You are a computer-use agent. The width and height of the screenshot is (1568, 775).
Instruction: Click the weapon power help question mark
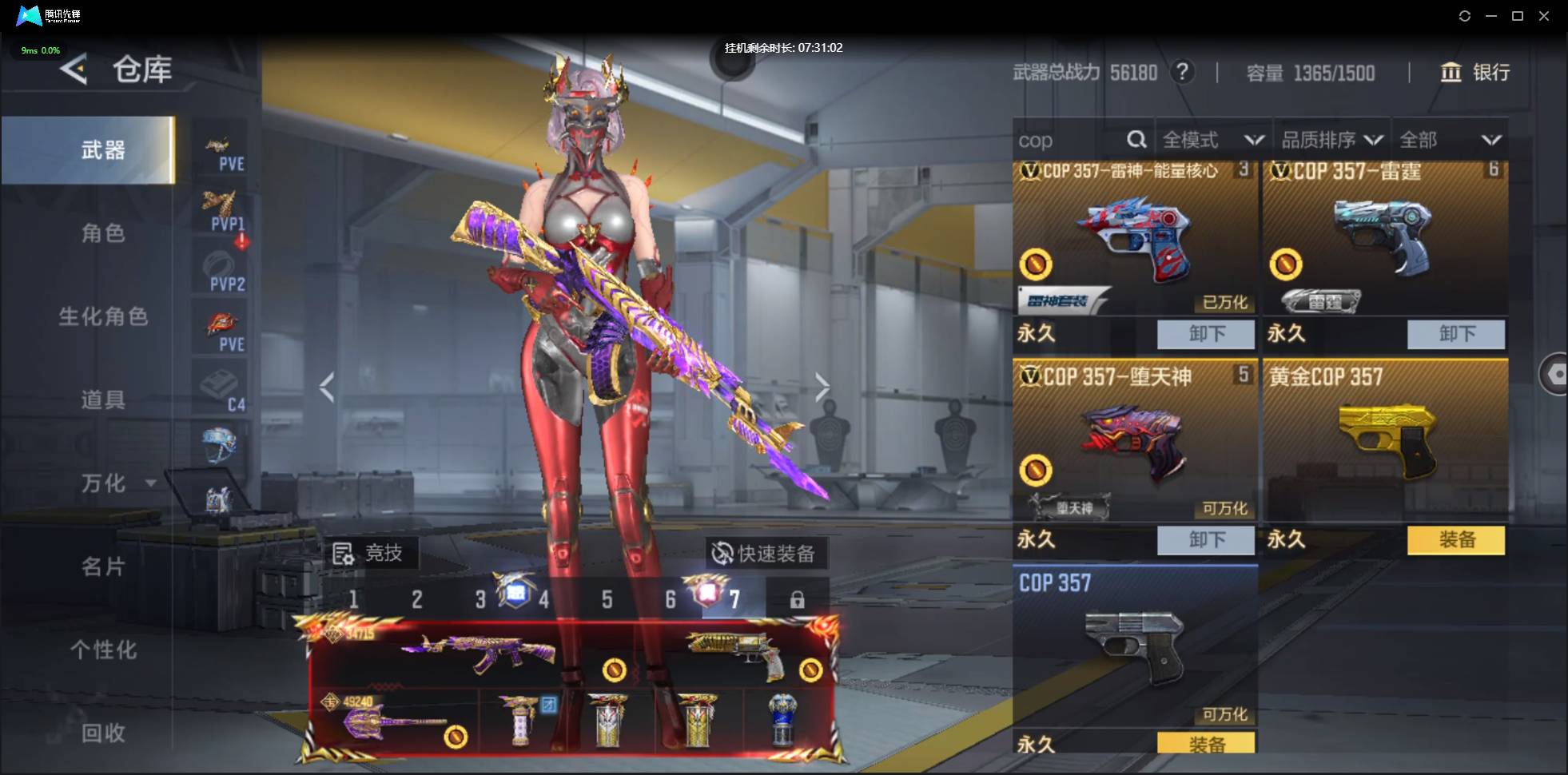point(1182,73)
